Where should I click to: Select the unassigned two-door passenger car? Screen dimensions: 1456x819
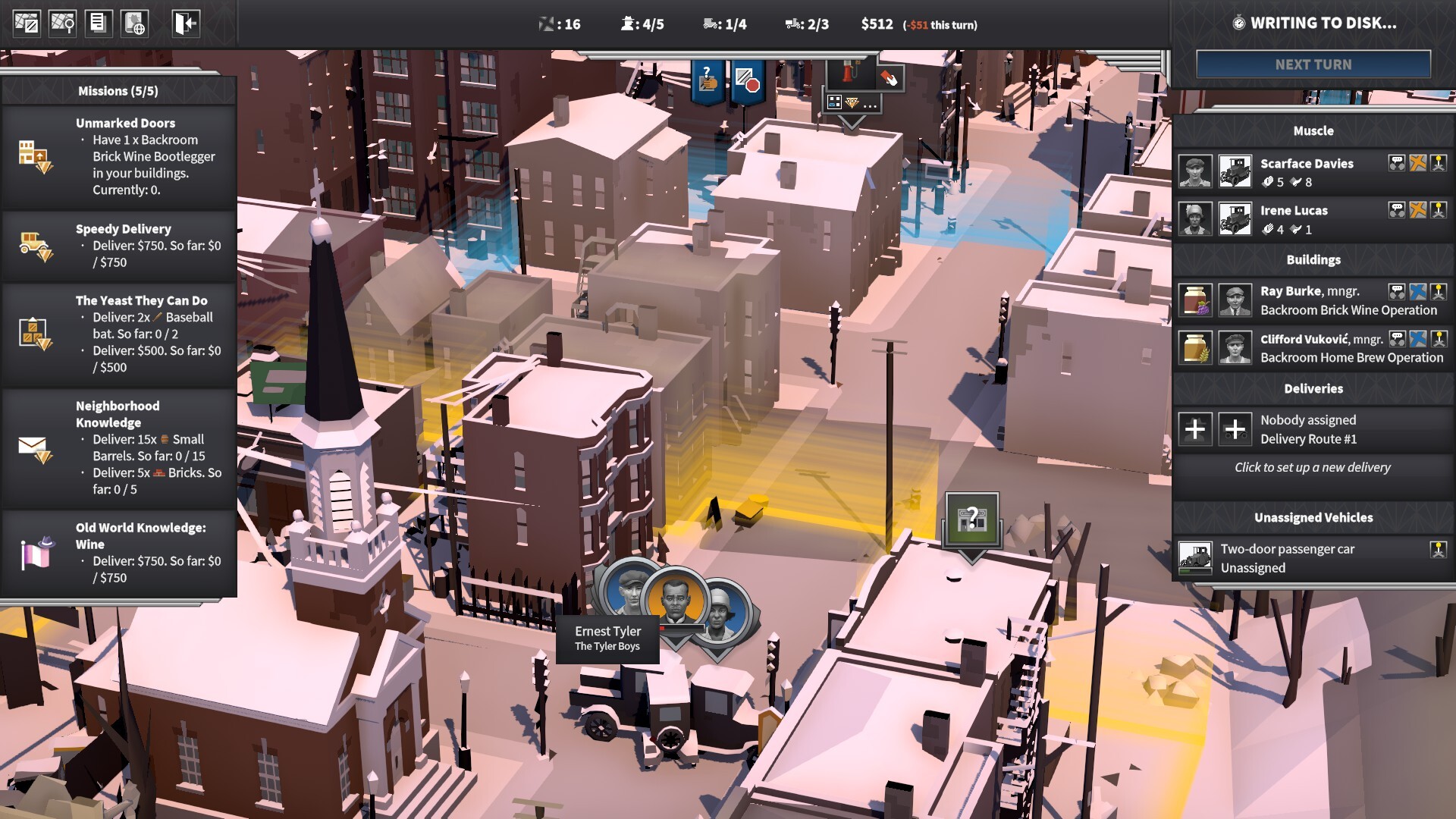click(x=1287, y=558)
